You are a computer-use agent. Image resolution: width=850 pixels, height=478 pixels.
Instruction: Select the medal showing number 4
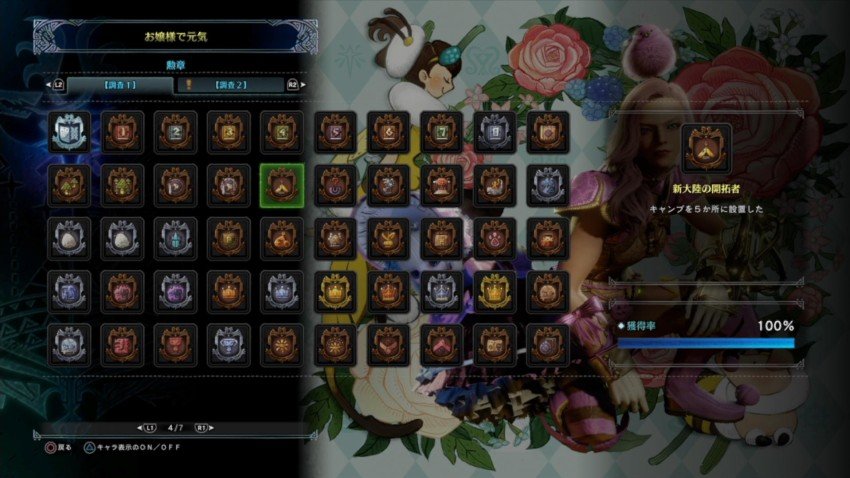(282, 131)
